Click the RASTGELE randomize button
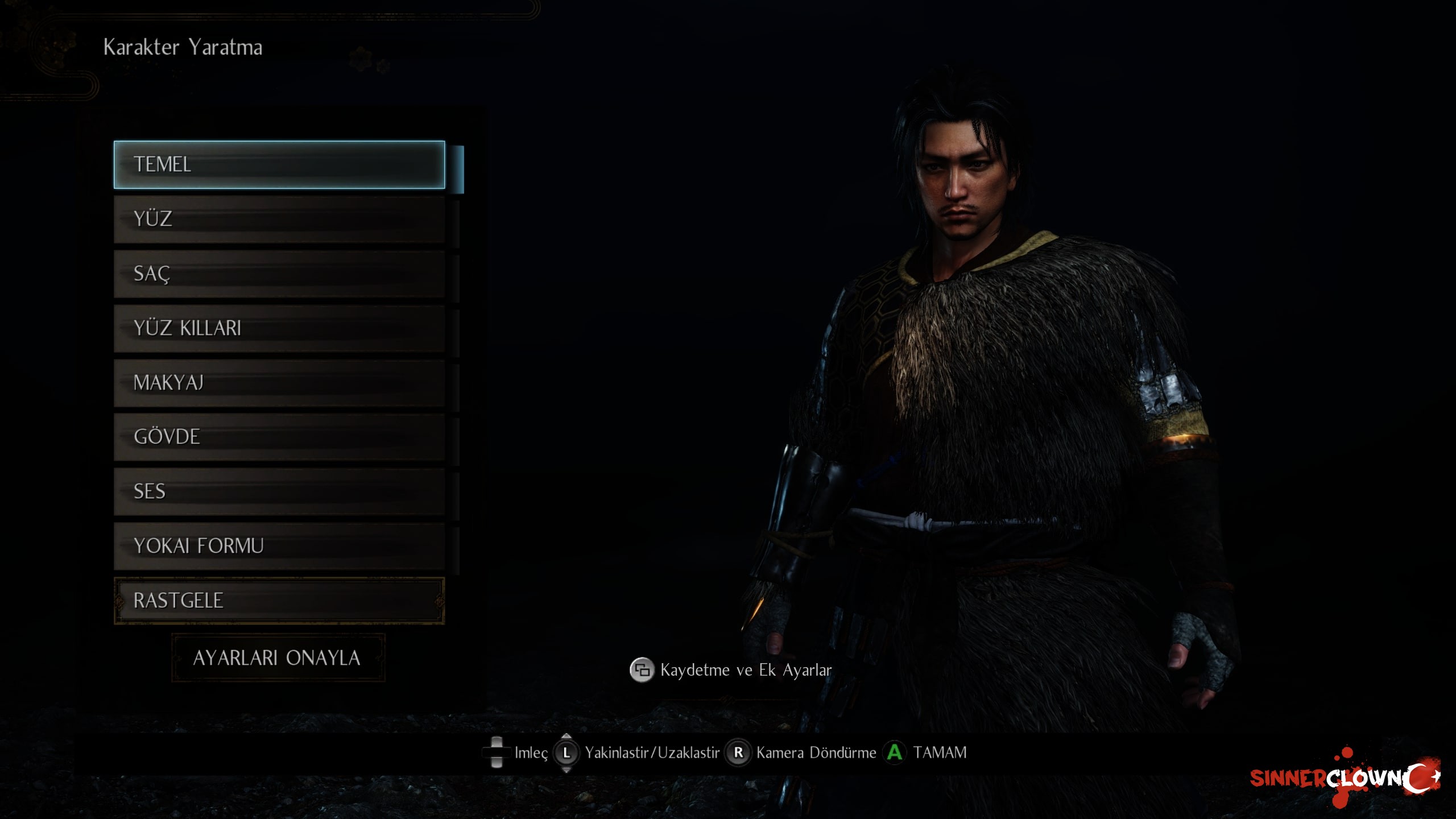 click(x=279, y=601)
